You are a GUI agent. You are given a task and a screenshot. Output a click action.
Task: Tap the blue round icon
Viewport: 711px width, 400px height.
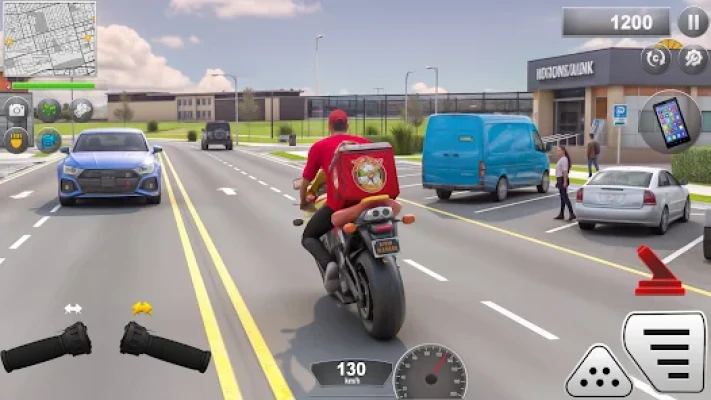(49, 139)
